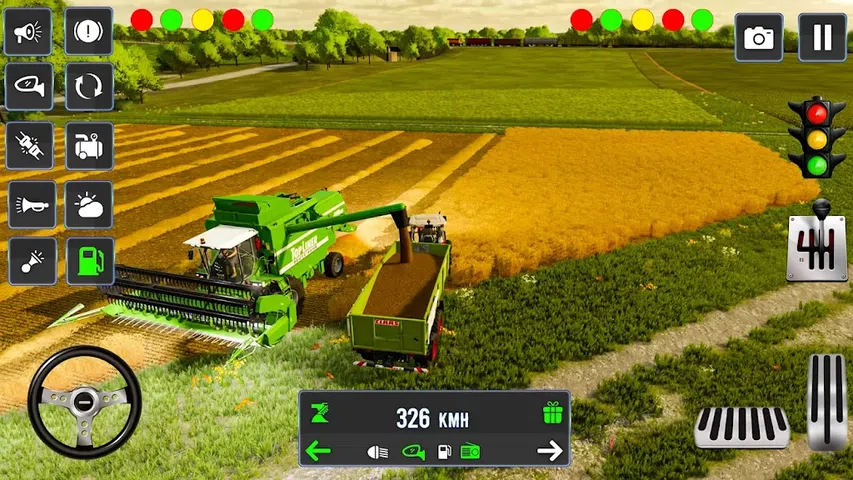Change weather with the sun-cloud button
This screenshot has width=853, height=480.
pyautogui.click(x=89, y=204)
